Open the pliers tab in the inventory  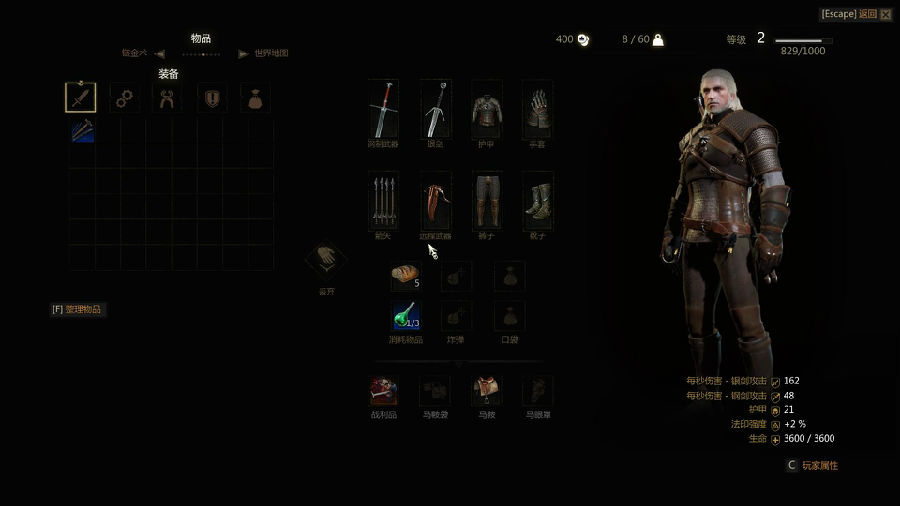tap(167, 98)
